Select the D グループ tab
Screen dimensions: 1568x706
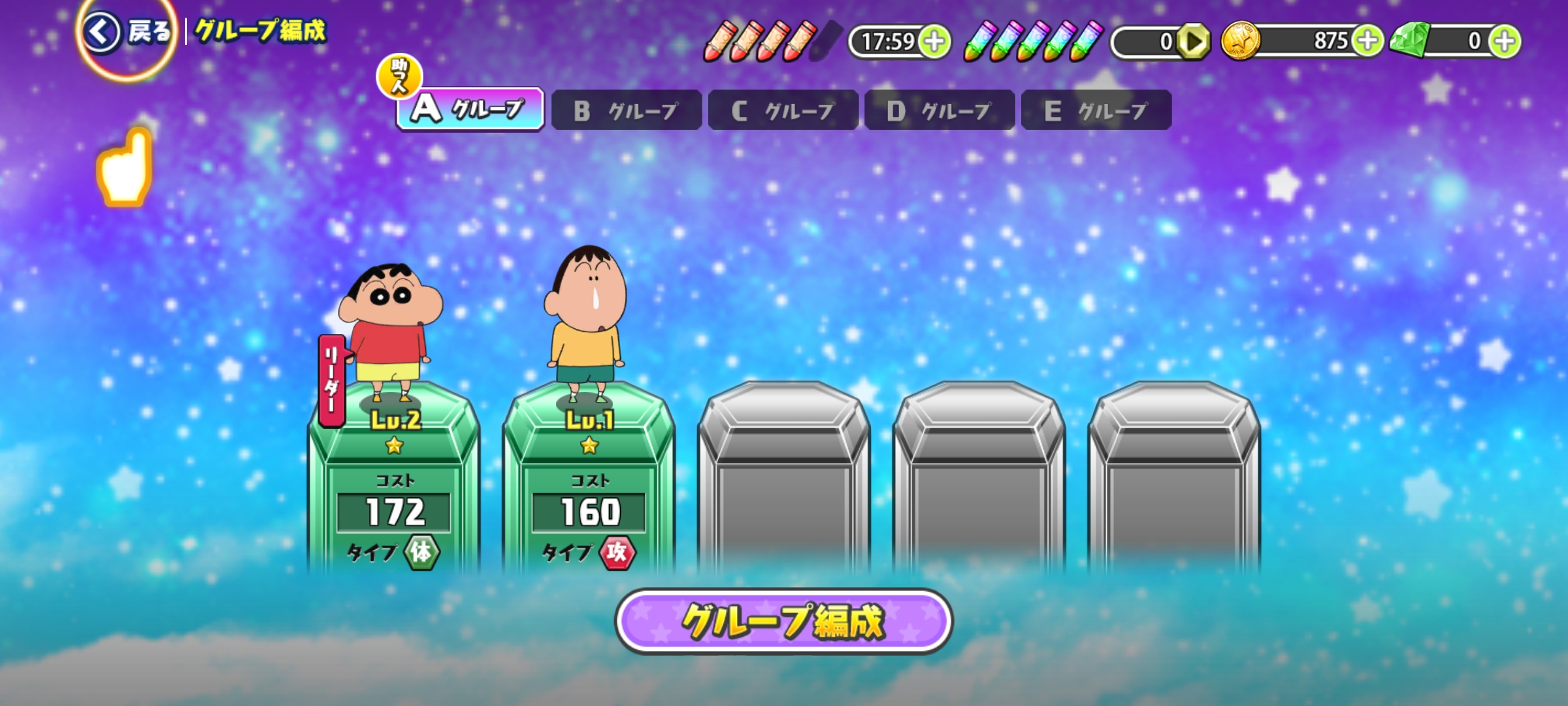[939, 110]
